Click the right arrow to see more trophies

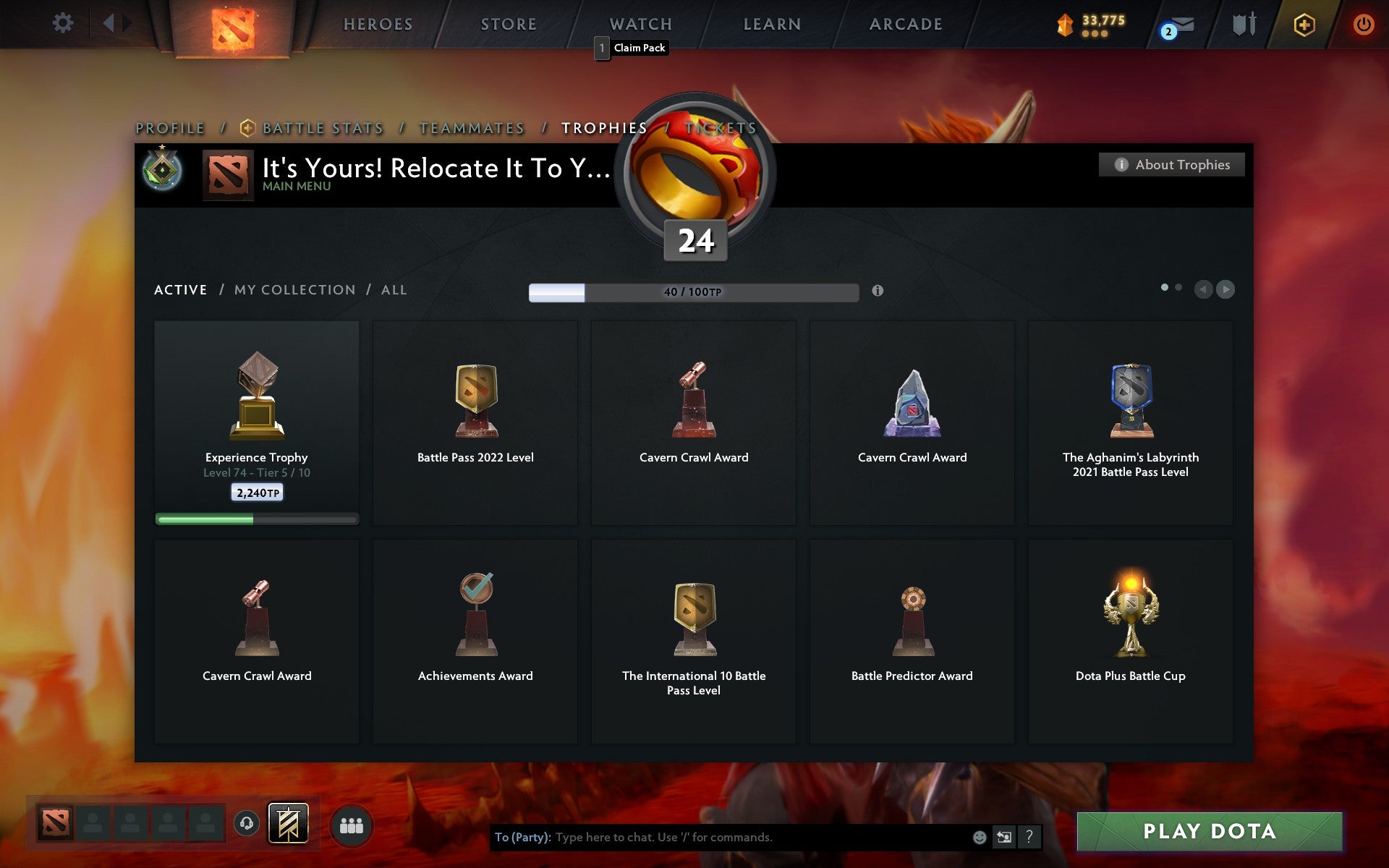point(1226,289)
